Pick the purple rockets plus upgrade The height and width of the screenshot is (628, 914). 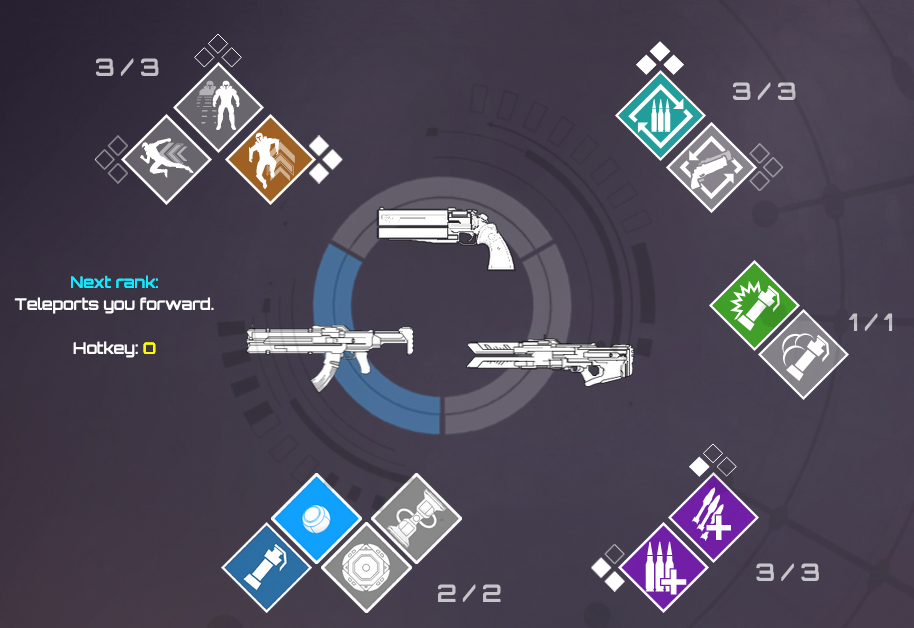714,518
